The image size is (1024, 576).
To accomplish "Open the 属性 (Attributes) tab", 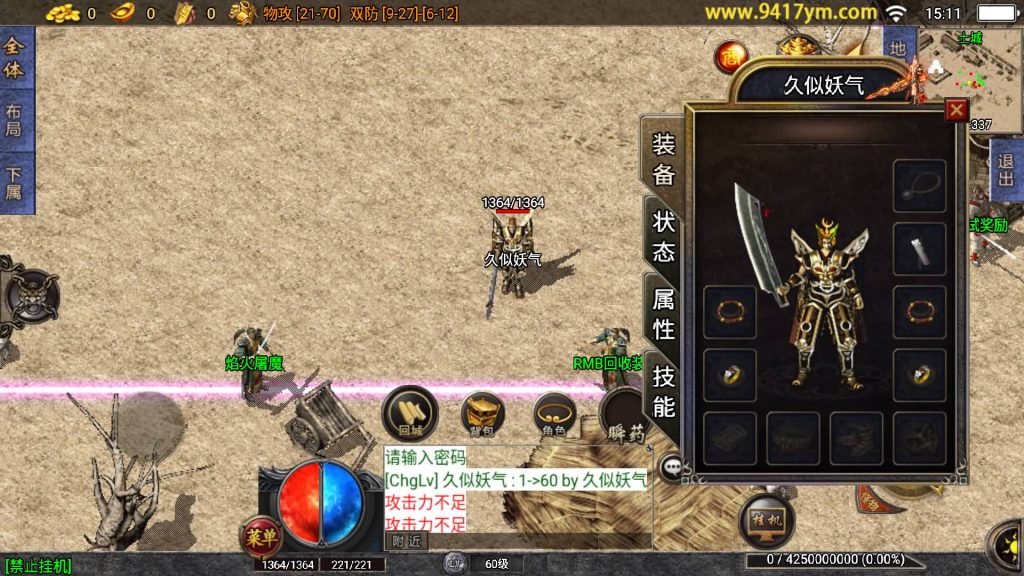I will pyautogui.click(x=663, y=313).
